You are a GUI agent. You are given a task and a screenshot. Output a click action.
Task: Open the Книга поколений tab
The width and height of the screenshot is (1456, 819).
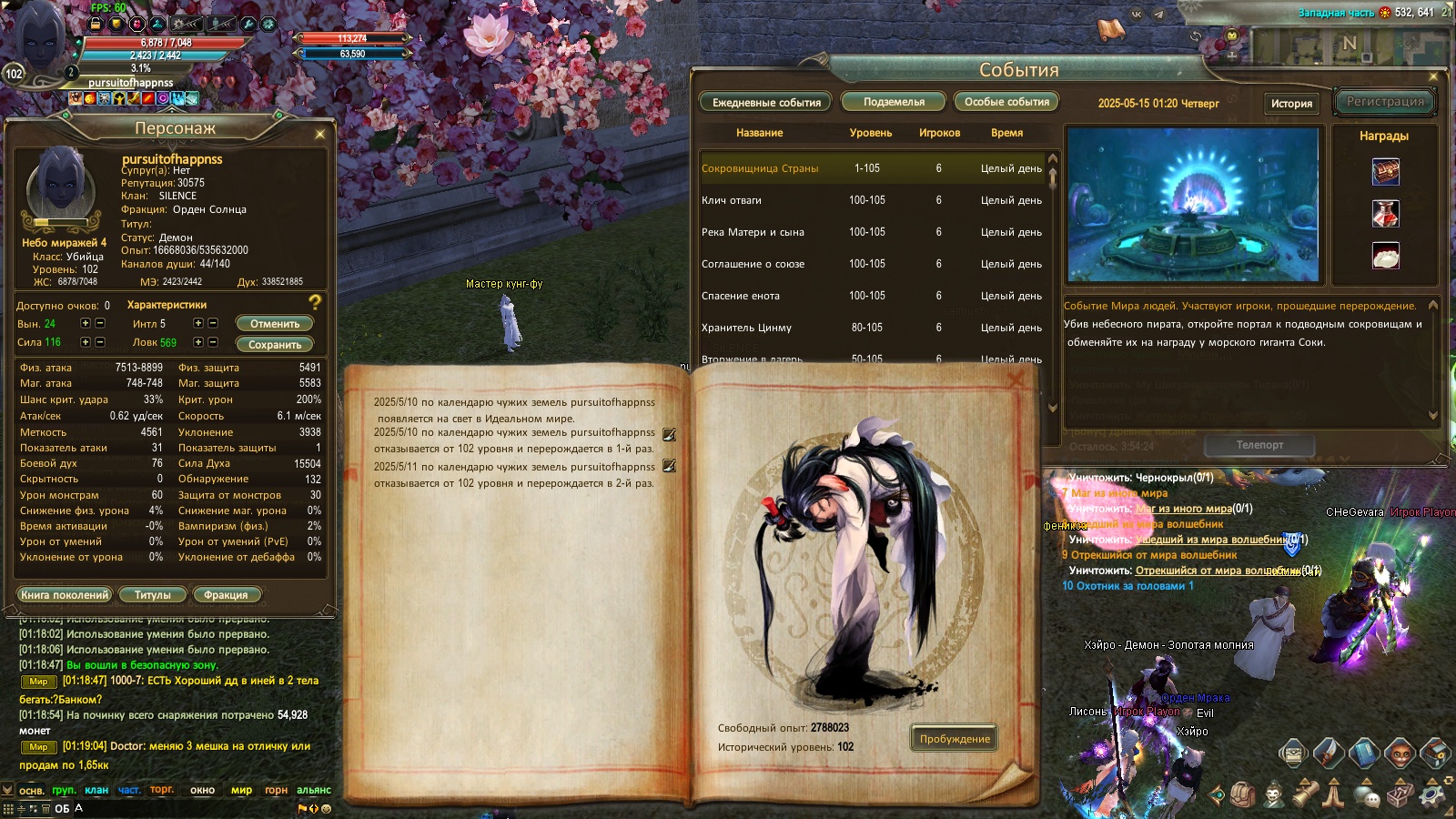click(65, 595)
